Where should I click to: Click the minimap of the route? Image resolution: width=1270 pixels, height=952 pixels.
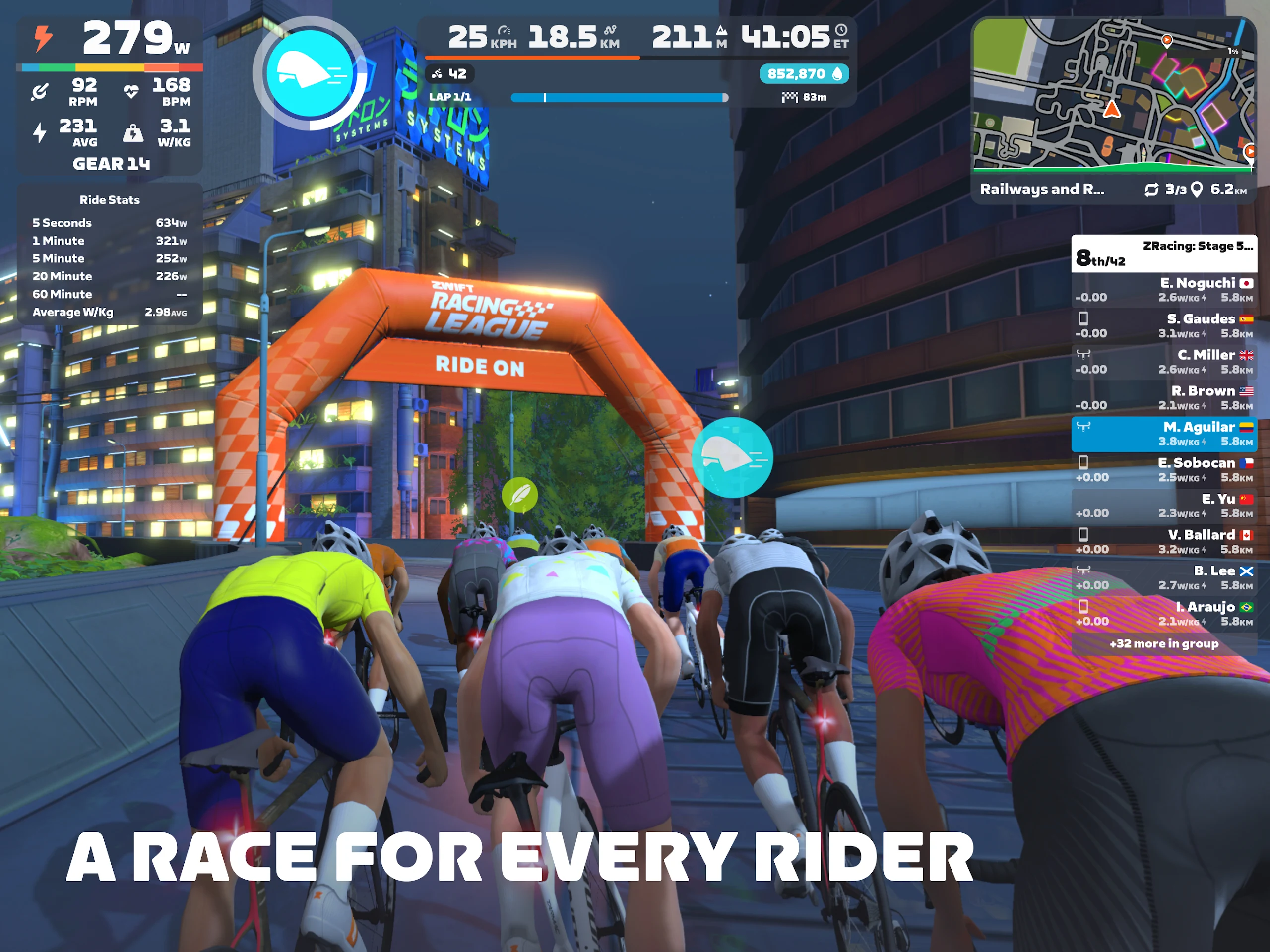[x=1112, y=95]
